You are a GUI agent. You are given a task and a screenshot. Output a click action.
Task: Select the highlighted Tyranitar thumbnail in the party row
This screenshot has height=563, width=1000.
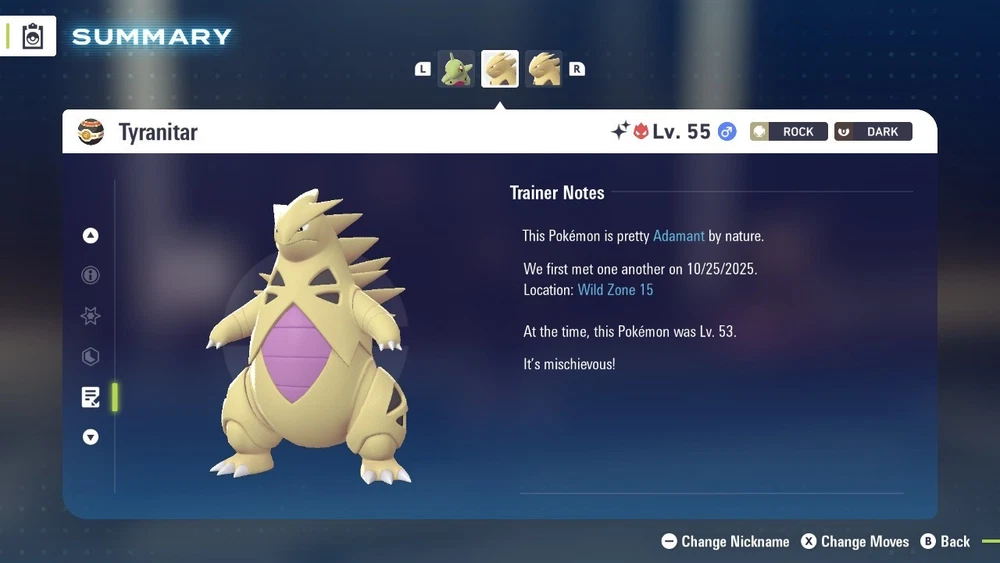pos(500,69)
